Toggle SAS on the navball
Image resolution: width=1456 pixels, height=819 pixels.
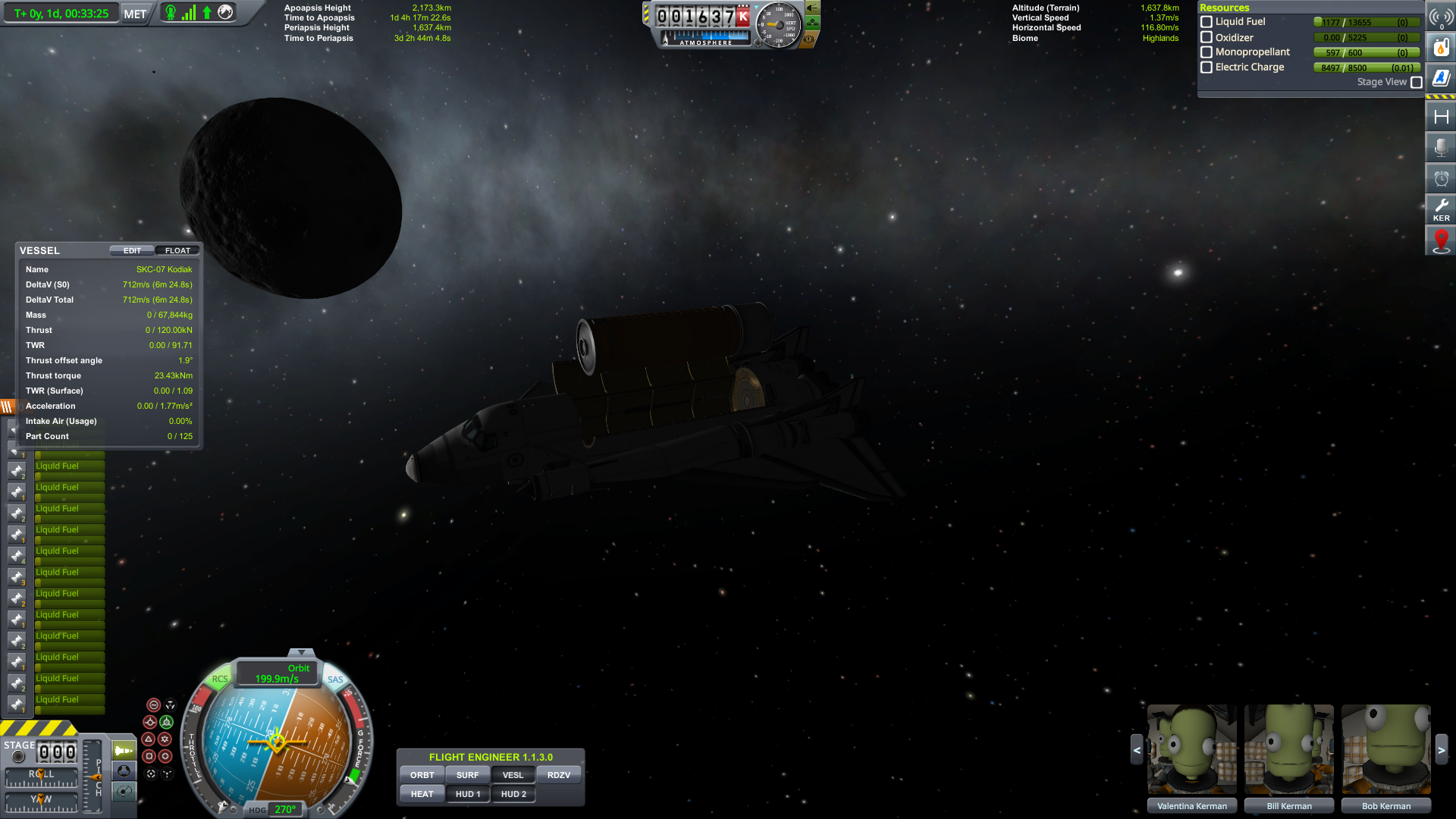[336, 679]
